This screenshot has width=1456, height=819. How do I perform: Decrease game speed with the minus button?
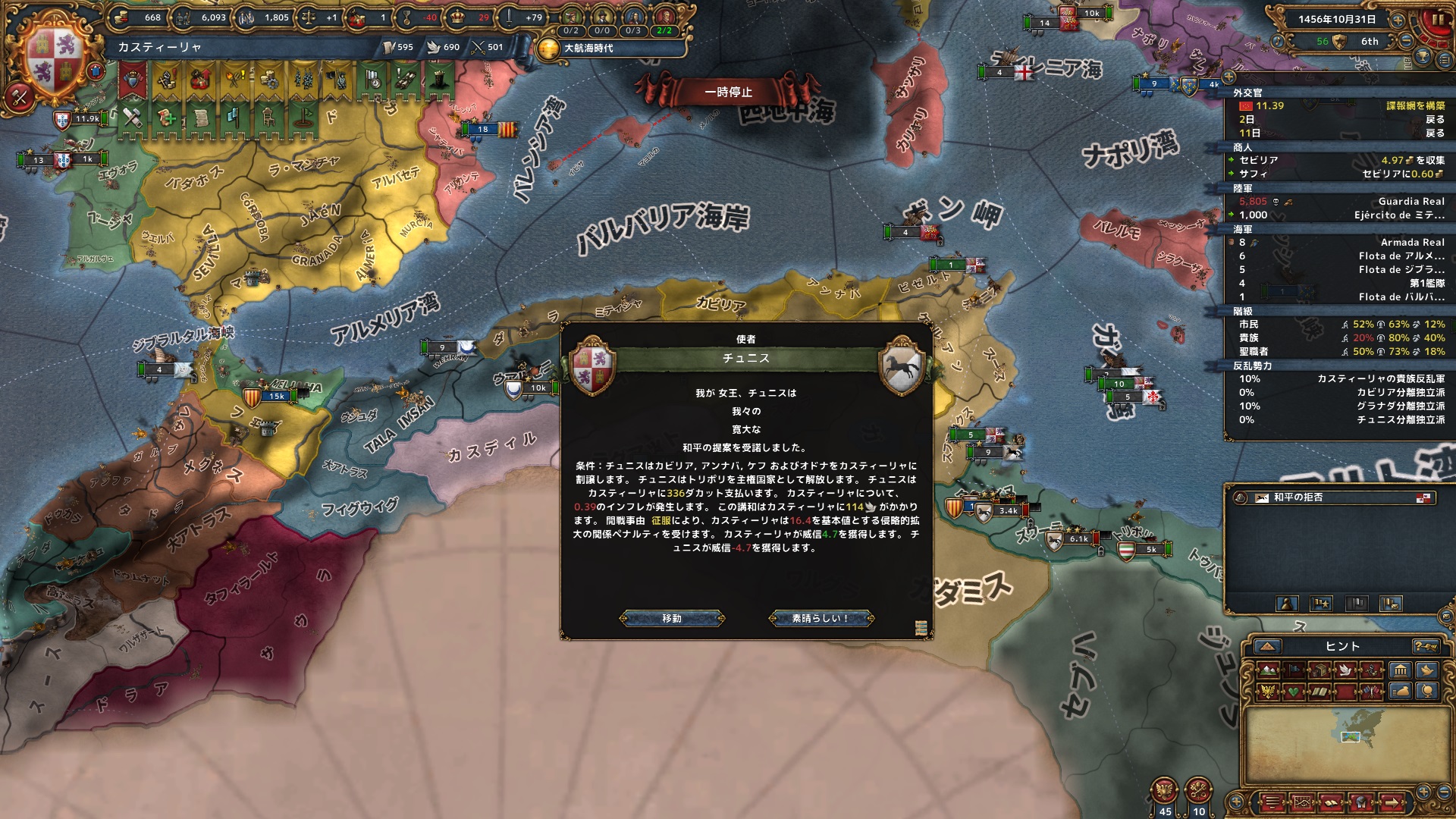coord(1407,41)
